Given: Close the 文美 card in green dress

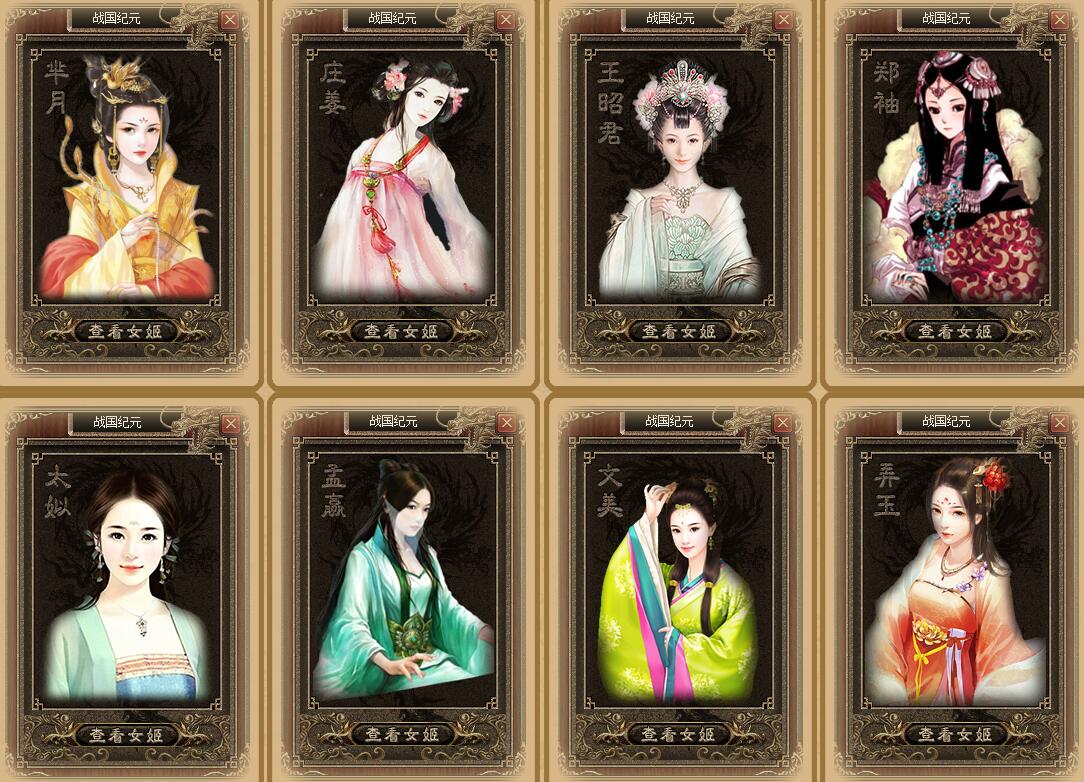Looking at the screenshot, I should click(x=783, y=423).
